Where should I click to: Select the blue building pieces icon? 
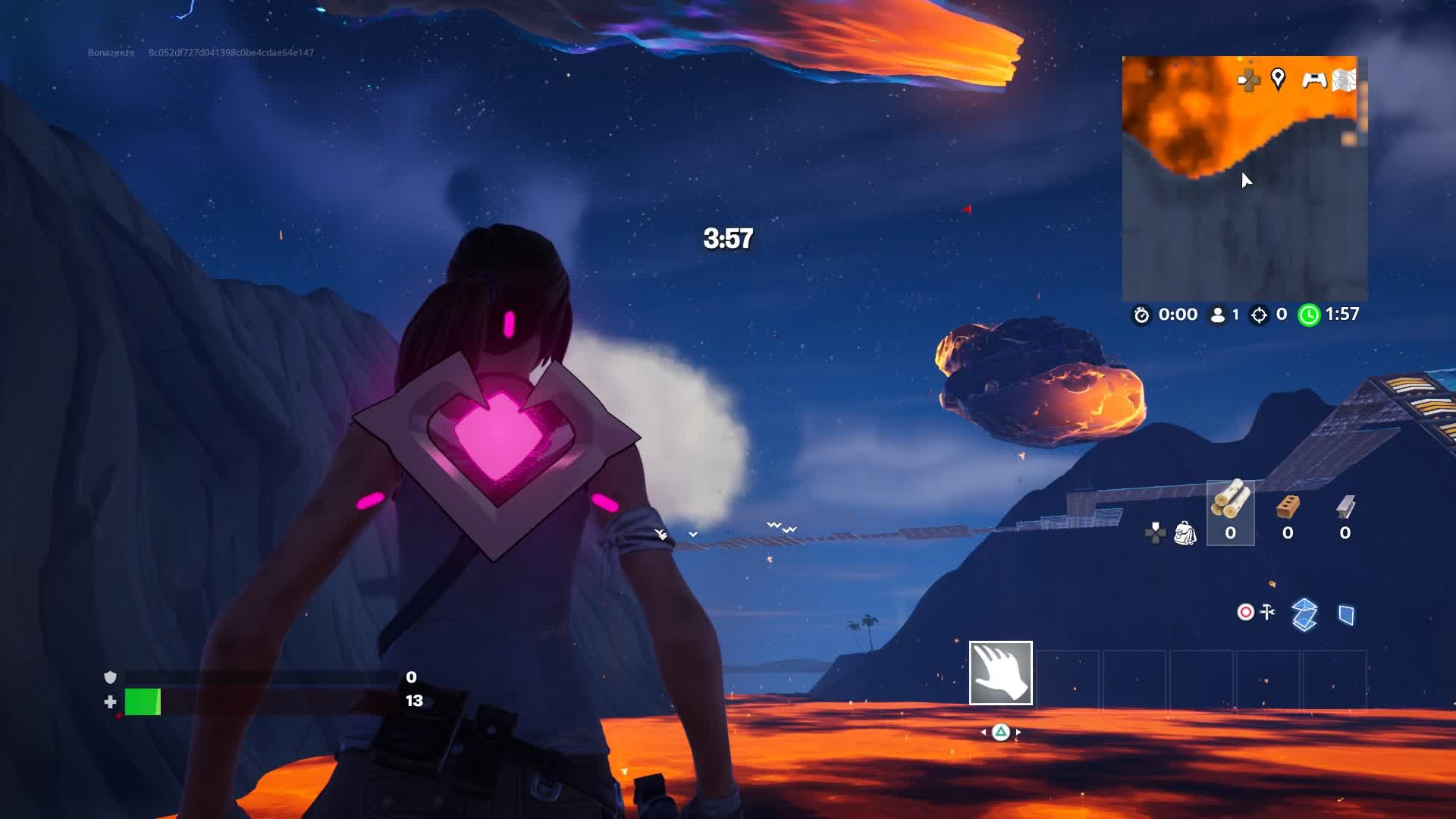pos(1304,614)
